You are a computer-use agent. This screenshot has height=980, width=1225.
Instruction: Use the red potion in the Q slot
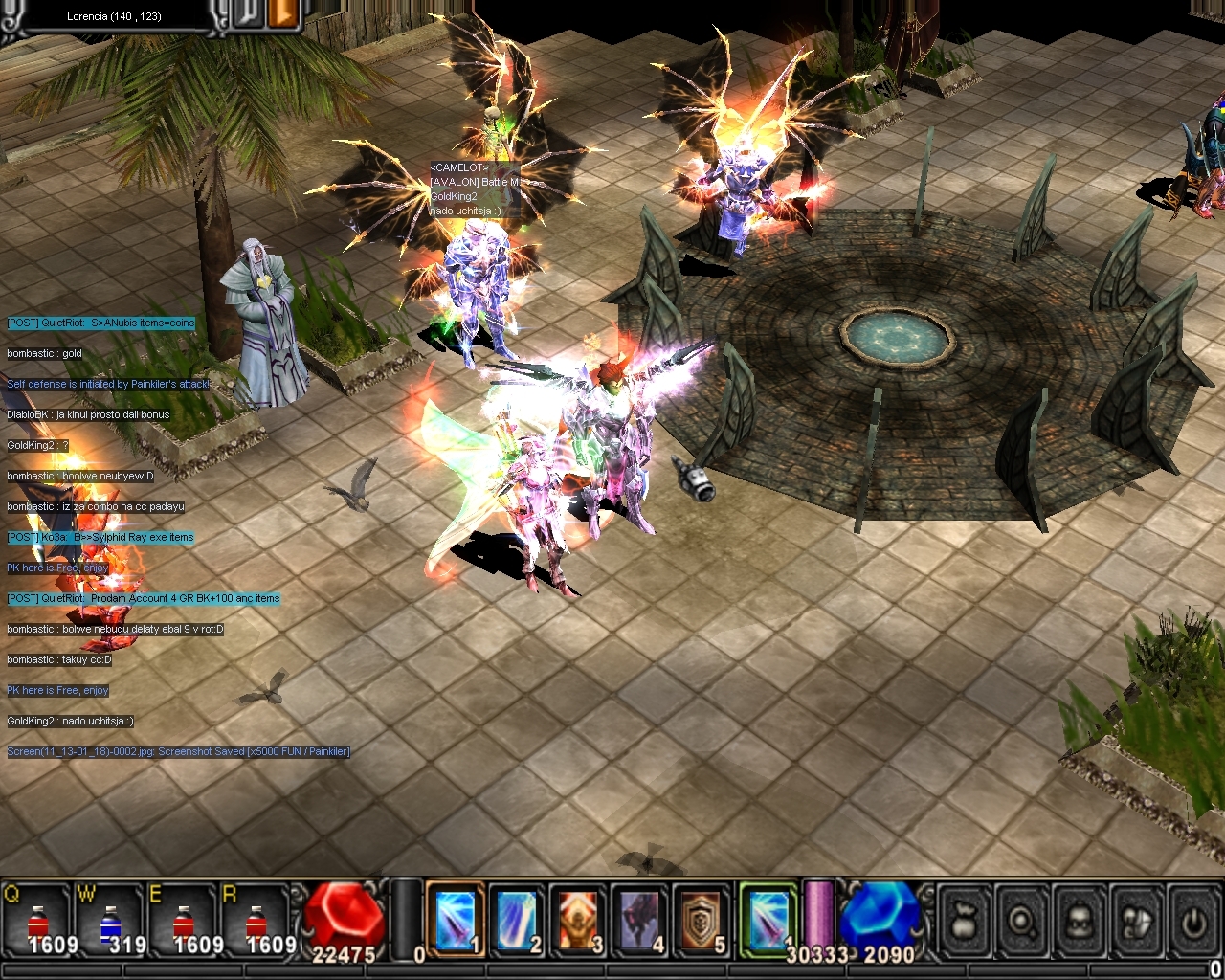38,923
